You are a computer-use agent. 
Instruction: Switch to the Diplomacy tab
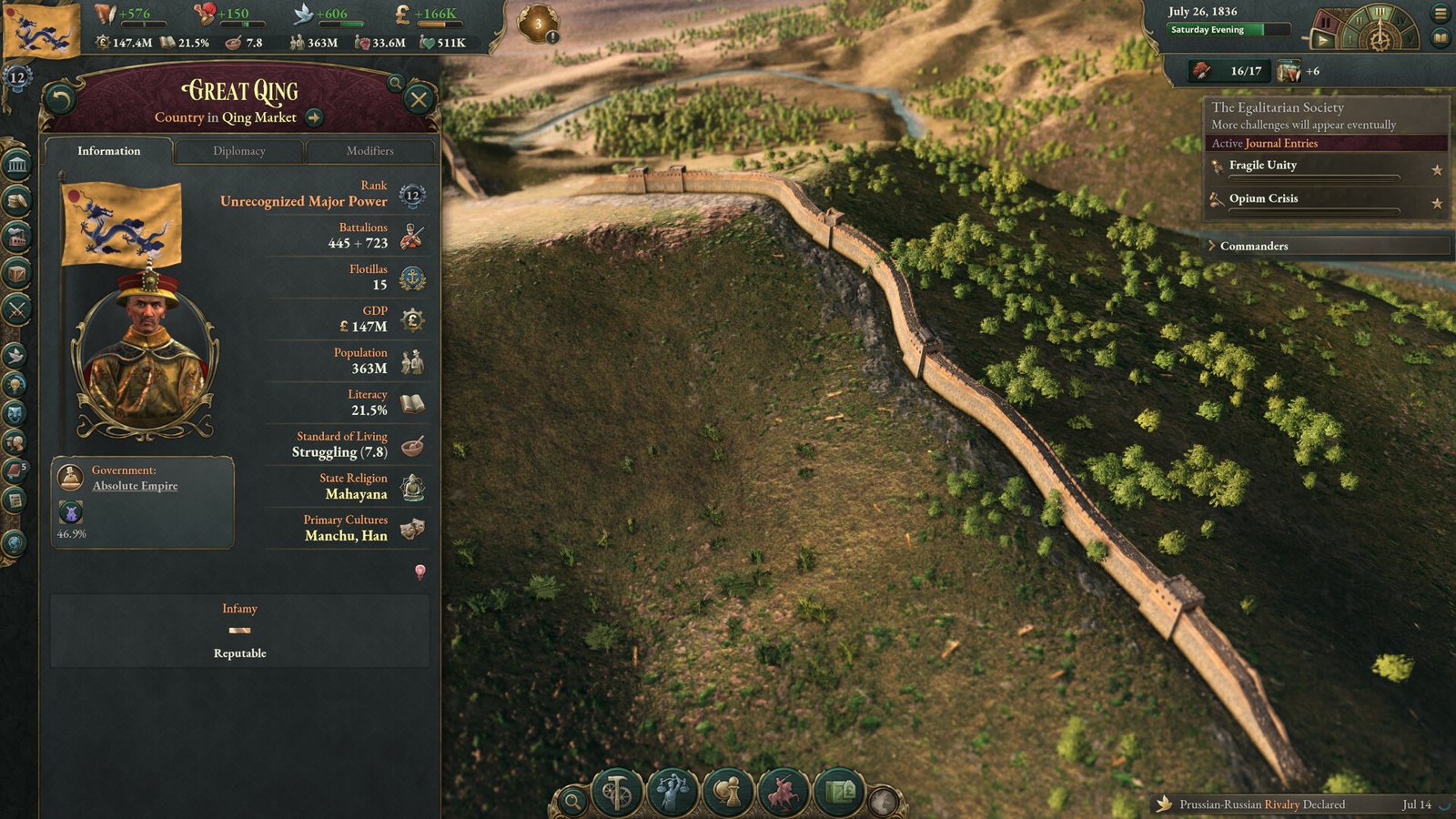[238, 152]
